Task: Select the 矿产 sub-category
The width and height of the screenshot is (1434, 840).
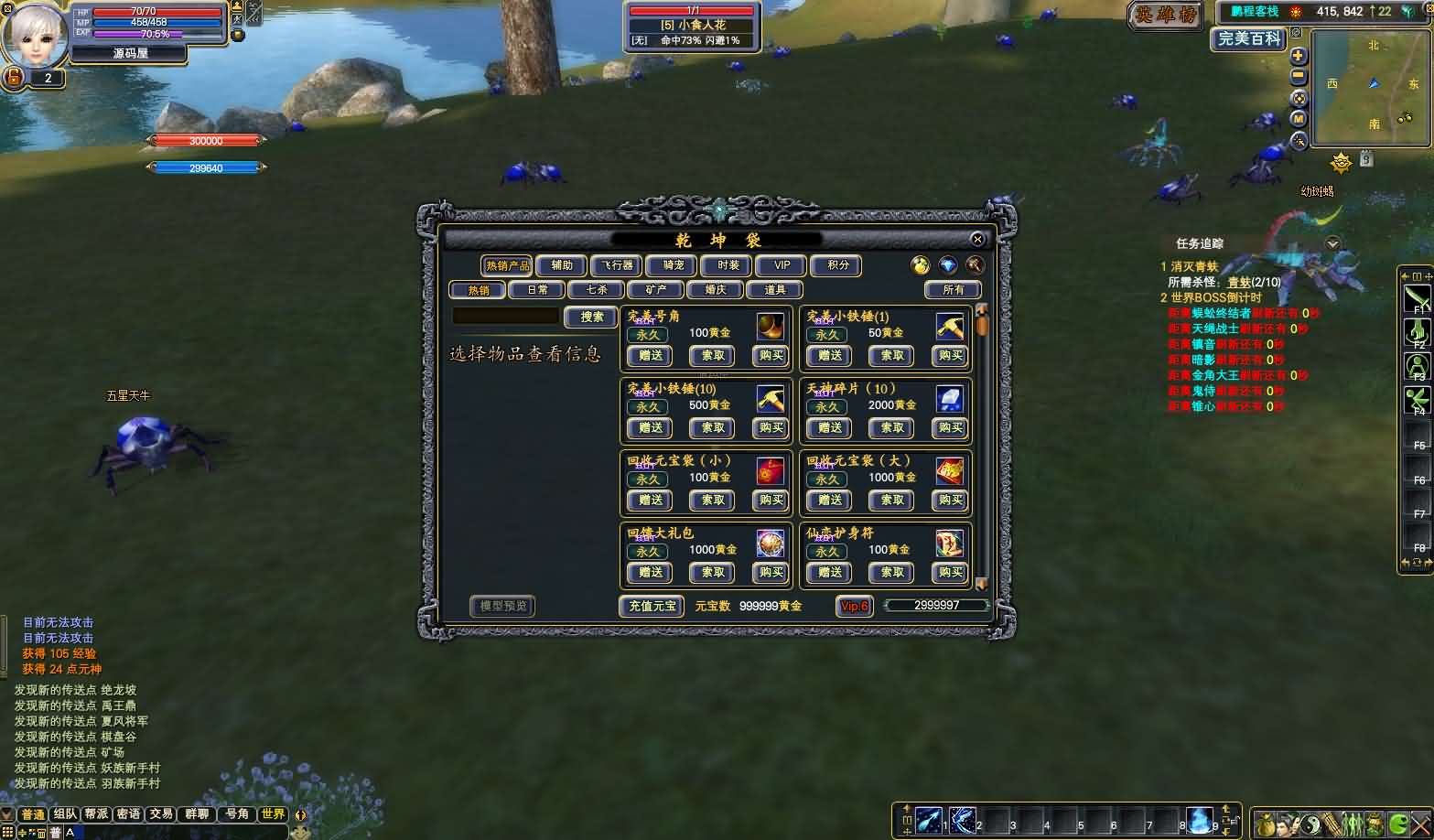Action: tap(656, 290)
